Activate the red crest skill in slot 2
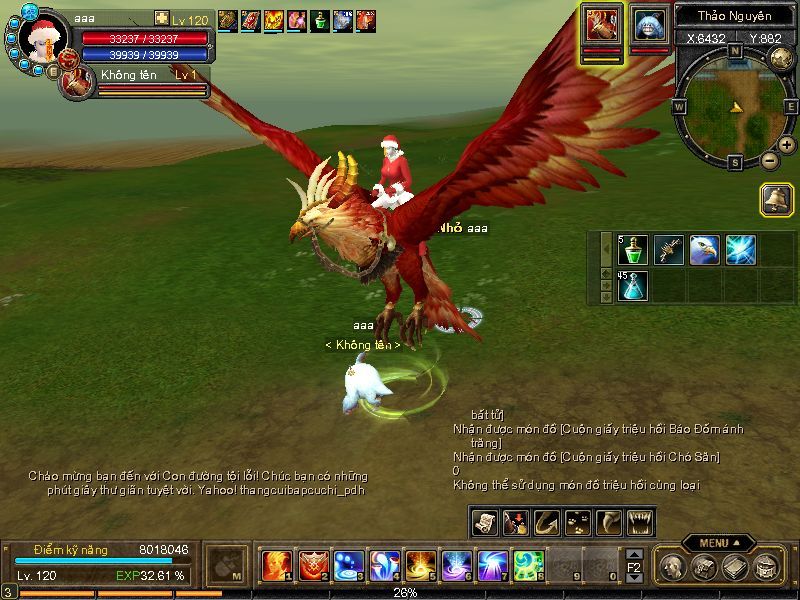Image resolution: width=800 pixels, height=600 pixels. [x=313, y=566]
